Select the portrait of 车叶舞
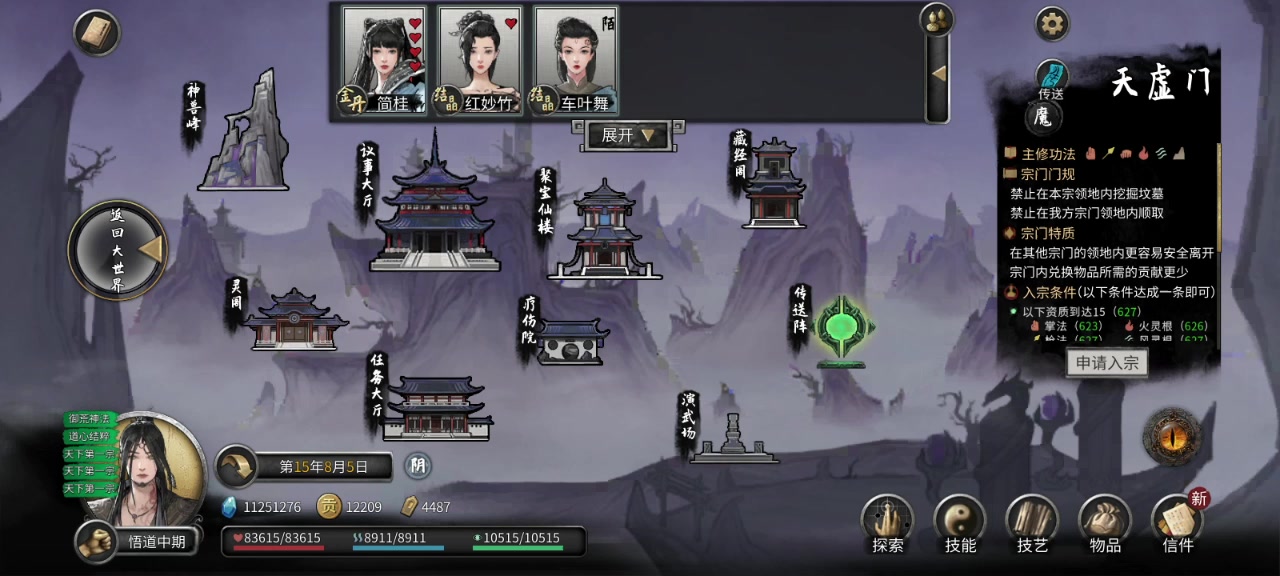Image resolution: width=1280 pixels, height=576 pixels. pyautogui.click(x=576, y=60)
